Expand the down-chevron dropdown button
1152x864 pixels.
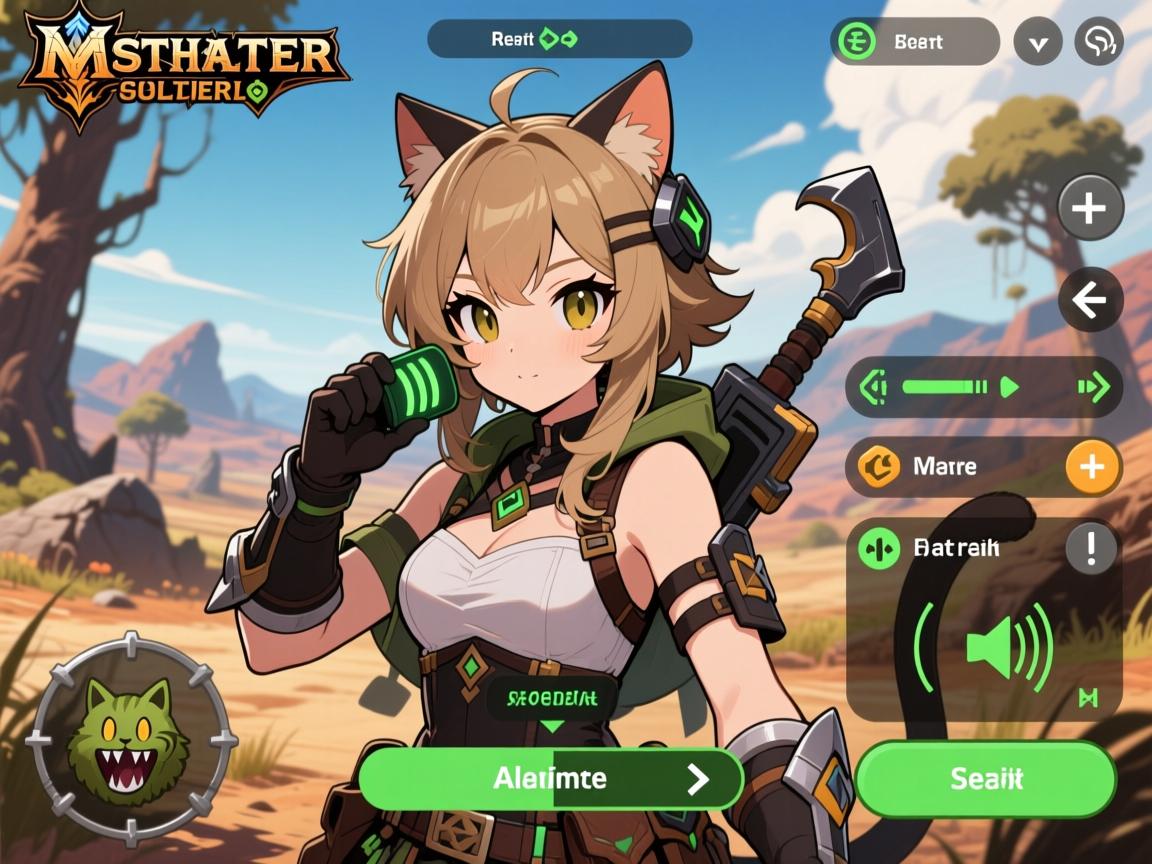pyautogui.click(x=1038, y=42)
